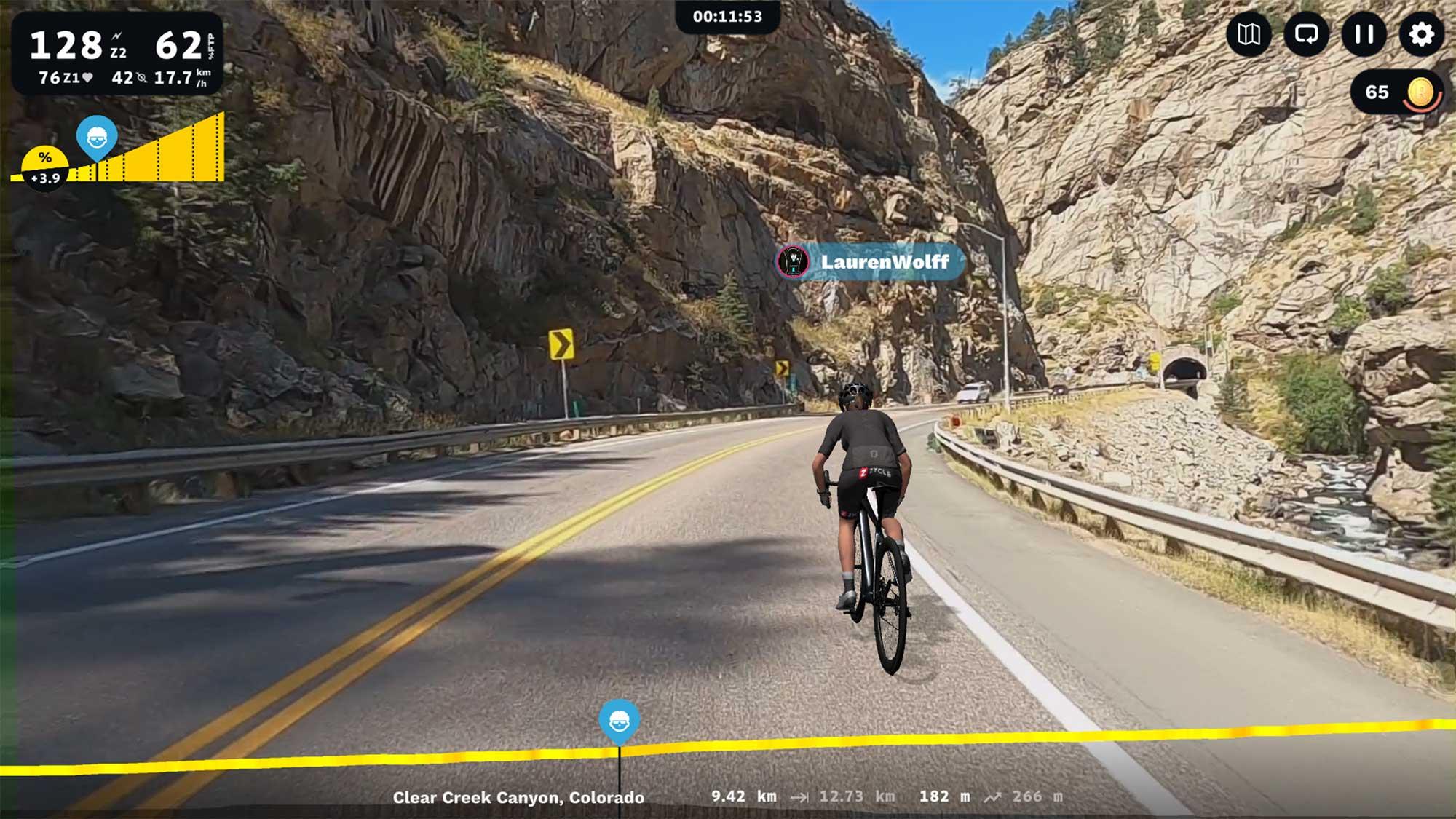
Task: Click the U-turn loop arrow button
Action: click(1306, 34)
